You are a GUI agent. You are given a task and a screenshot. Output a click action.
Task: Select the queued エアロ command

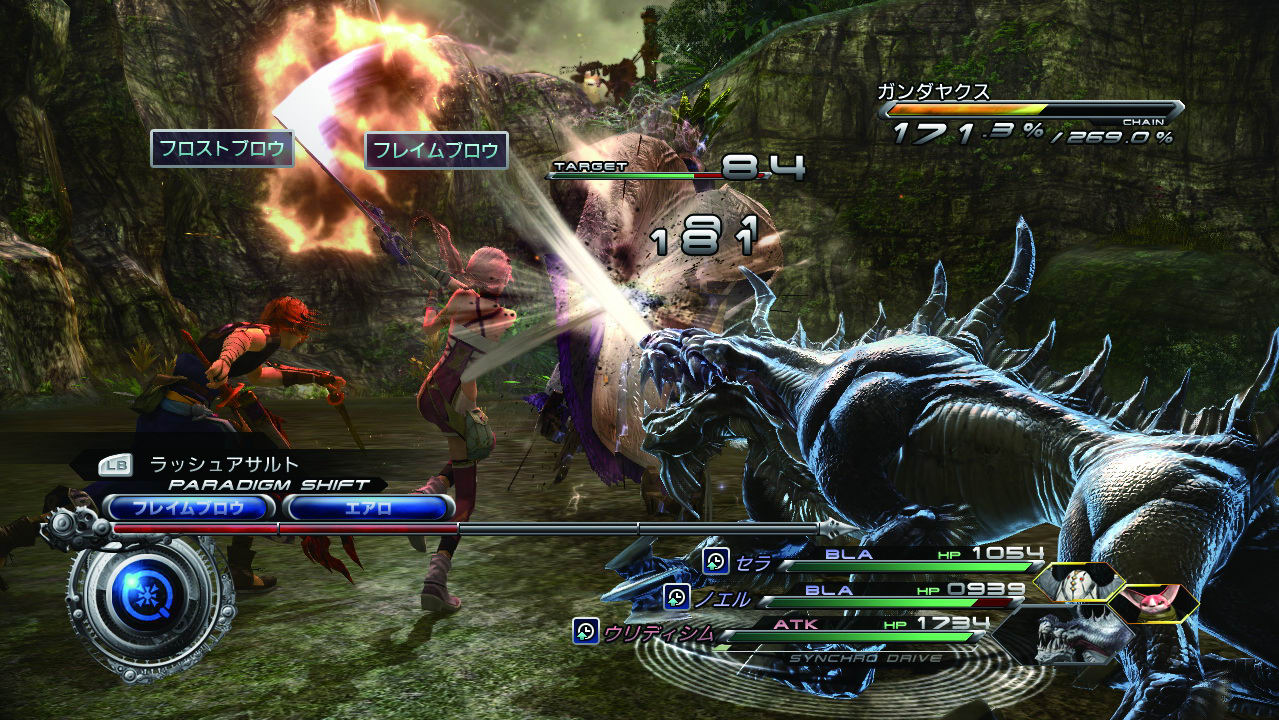pyautogui.click(x=368, y=508)
